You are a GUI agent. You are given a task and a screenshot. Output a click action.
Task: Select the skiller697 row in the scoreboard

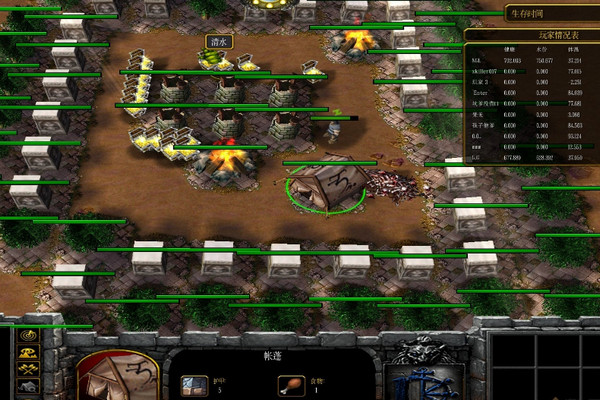[530, 73]
